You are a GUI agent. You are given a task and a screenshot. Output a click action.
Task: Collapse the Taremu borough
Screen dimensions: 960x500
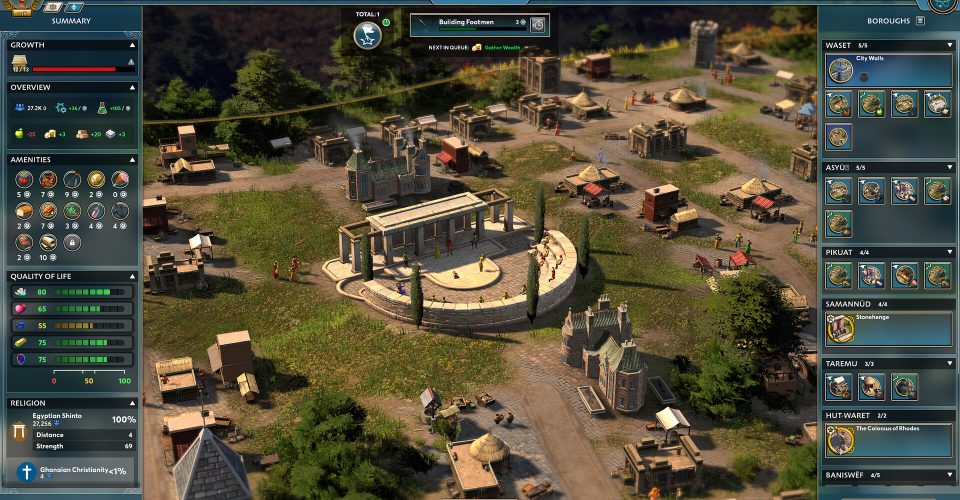pos(949,363)
